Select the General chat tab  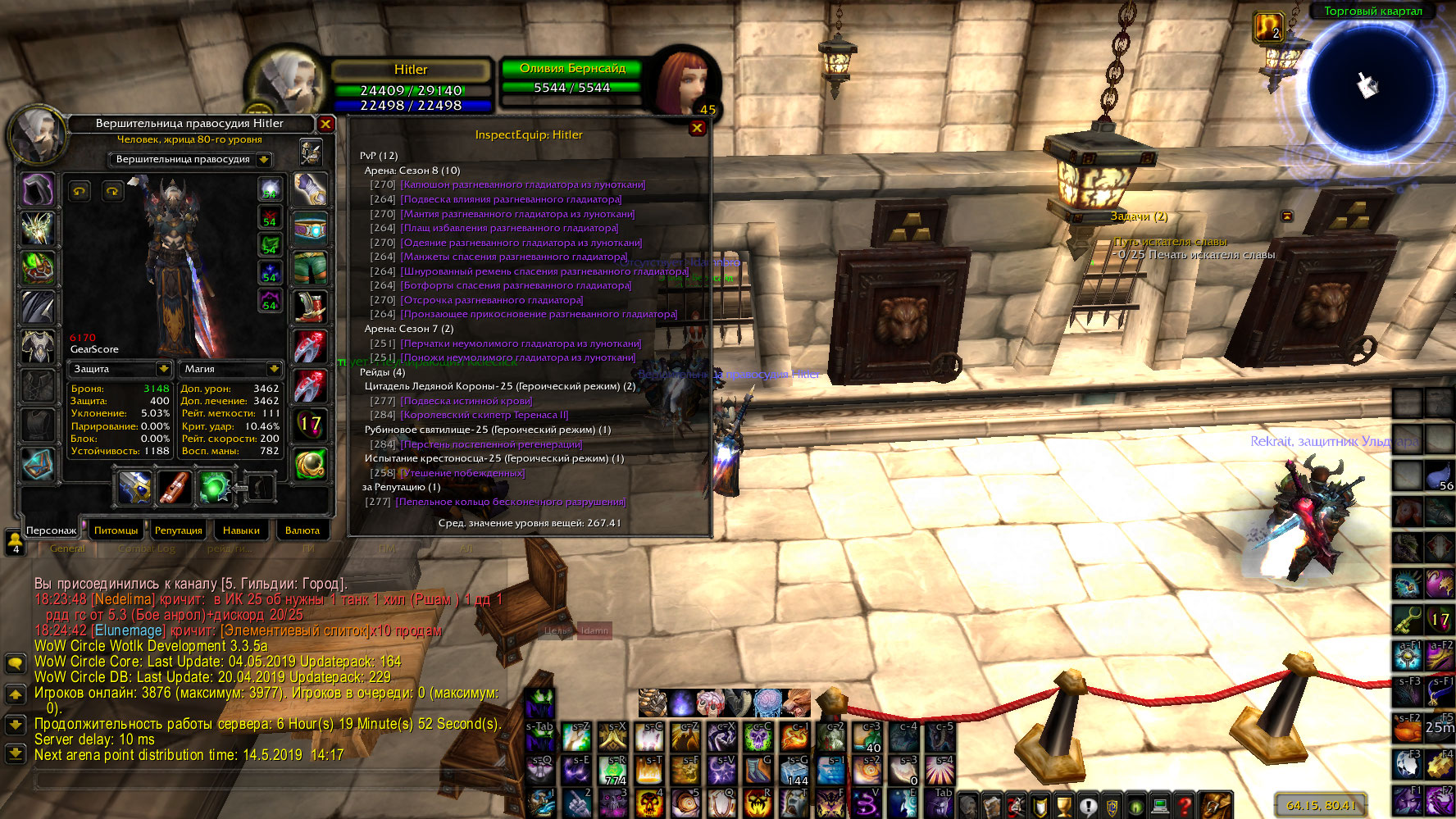tap(67, 548)
